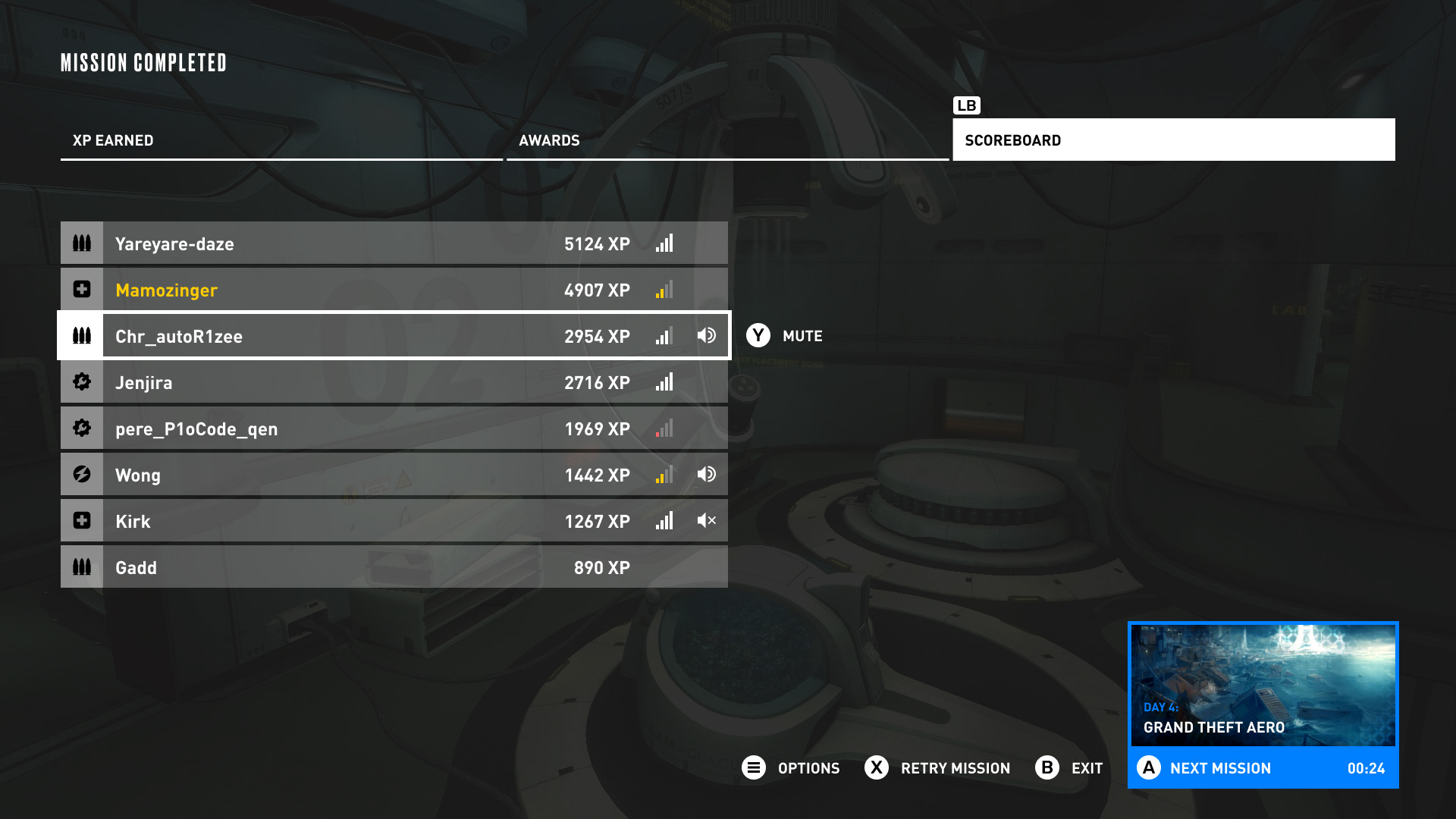Unmute Kirk via the muted speaker icon
Viewport: 1456px width, 819px height.
pos(706,521)
